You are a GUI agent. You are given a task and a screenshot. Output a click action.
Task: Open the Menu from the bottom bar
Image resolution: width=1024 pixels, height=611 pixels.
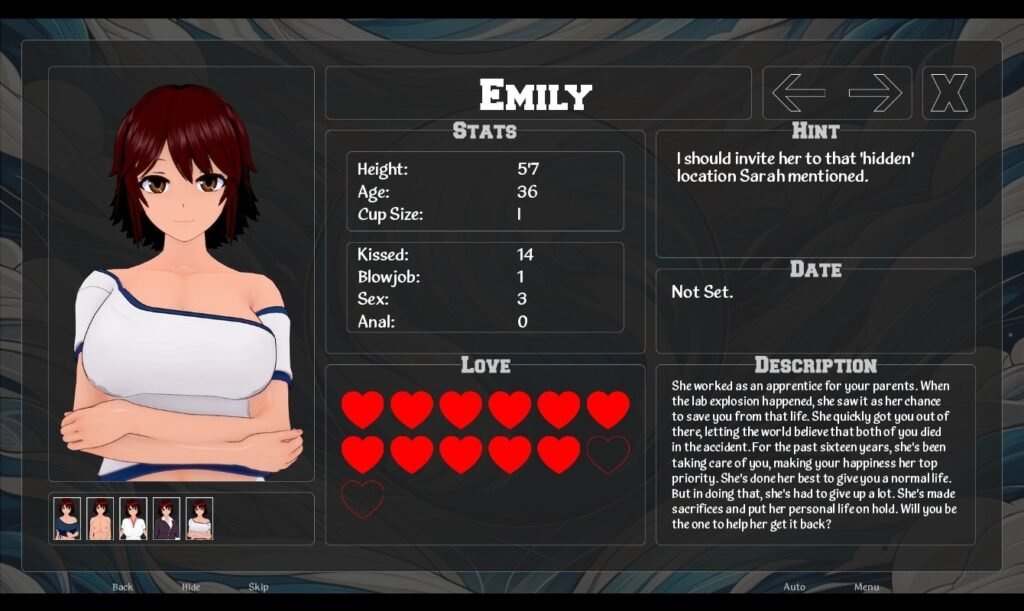[x=866, y=587]
